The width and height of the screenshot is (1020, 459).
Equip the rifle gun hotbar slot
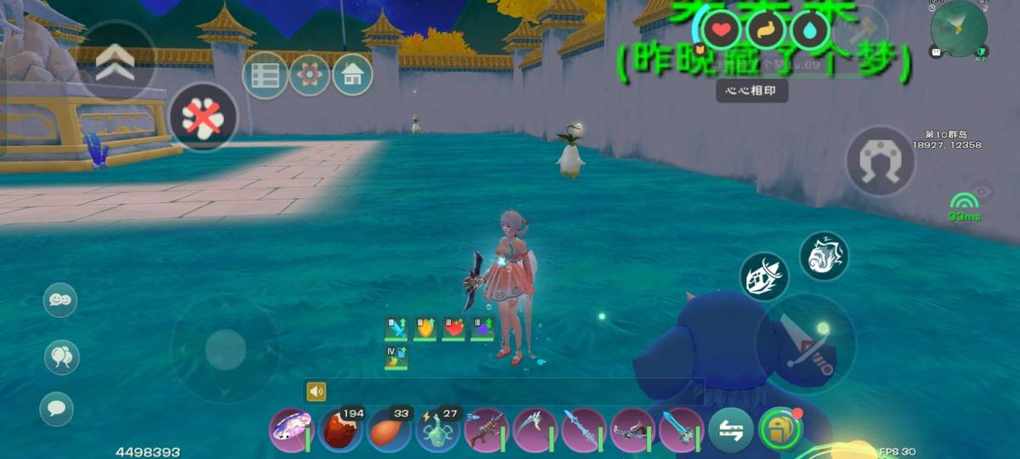[x=486, y=431]
